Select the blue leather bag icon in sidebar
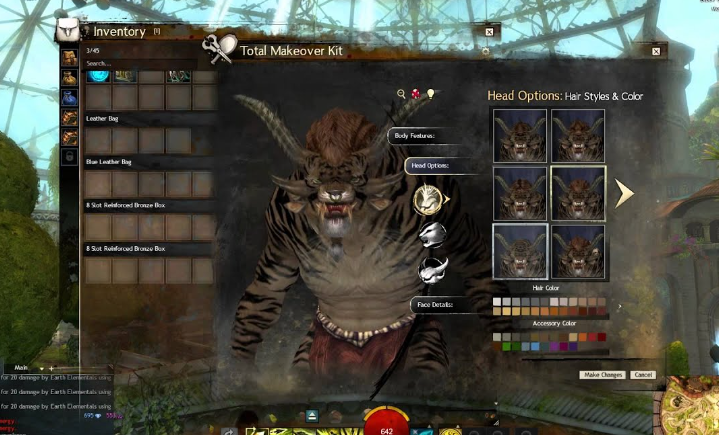This screenshot has height=435, width=719. [x=69, y=97]
